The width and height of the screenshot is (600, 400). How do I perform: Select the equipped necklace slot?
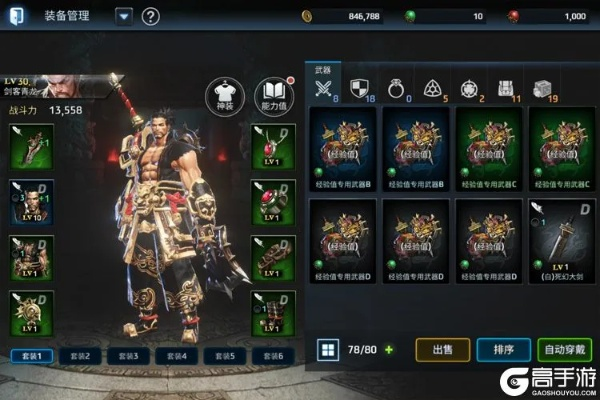tap(273, 146)
